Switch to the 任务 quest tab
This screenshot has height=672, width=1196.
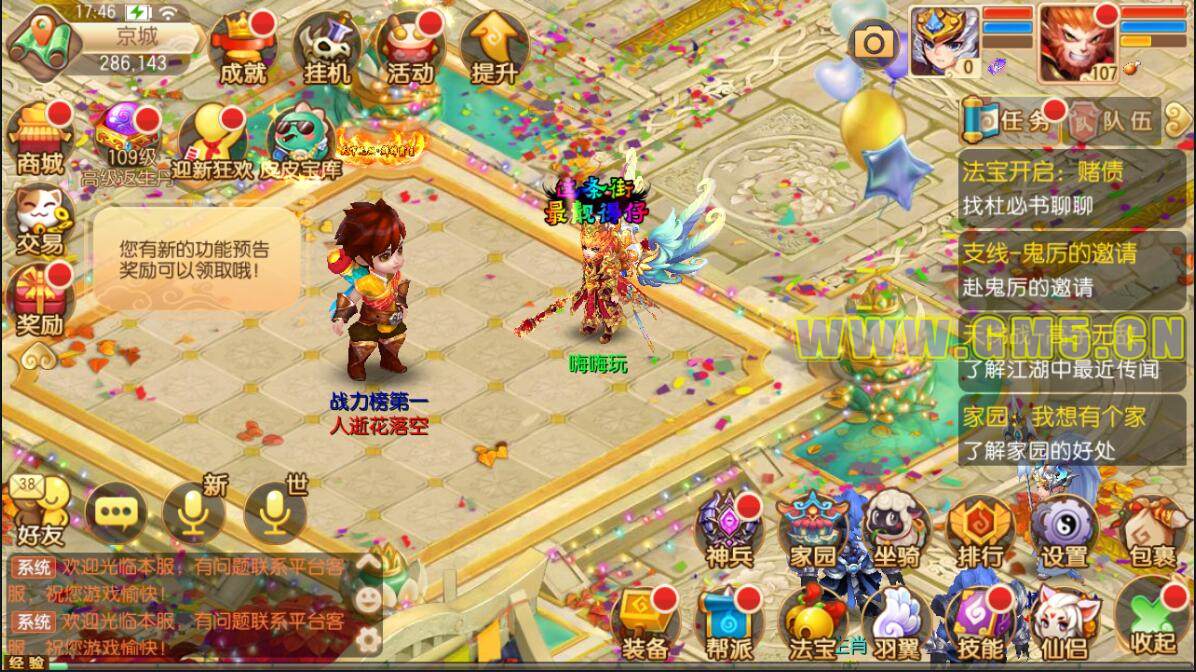(x=1010, y=122)
